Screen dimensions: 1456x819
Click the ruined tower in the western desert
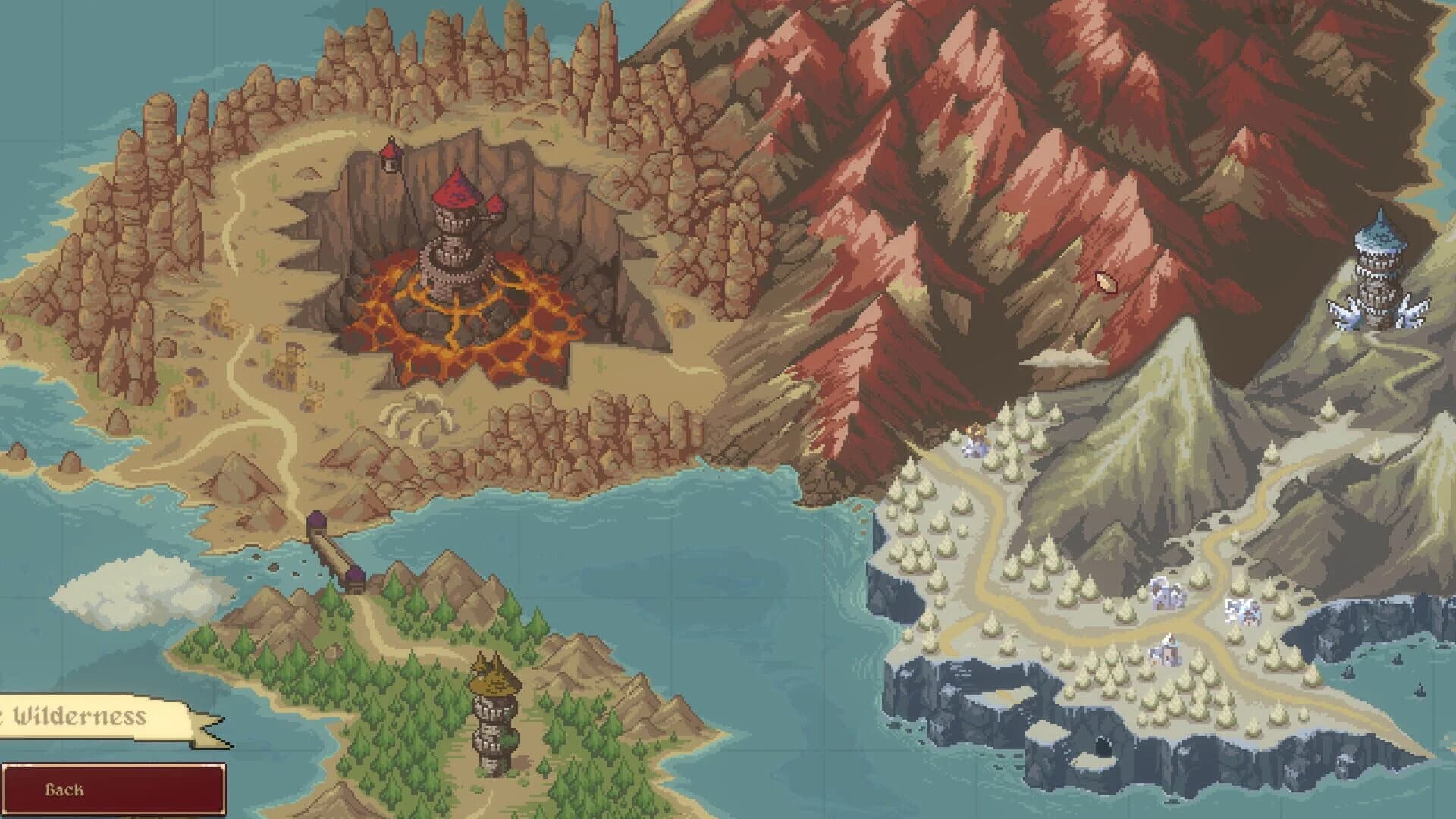click(290, 364)
